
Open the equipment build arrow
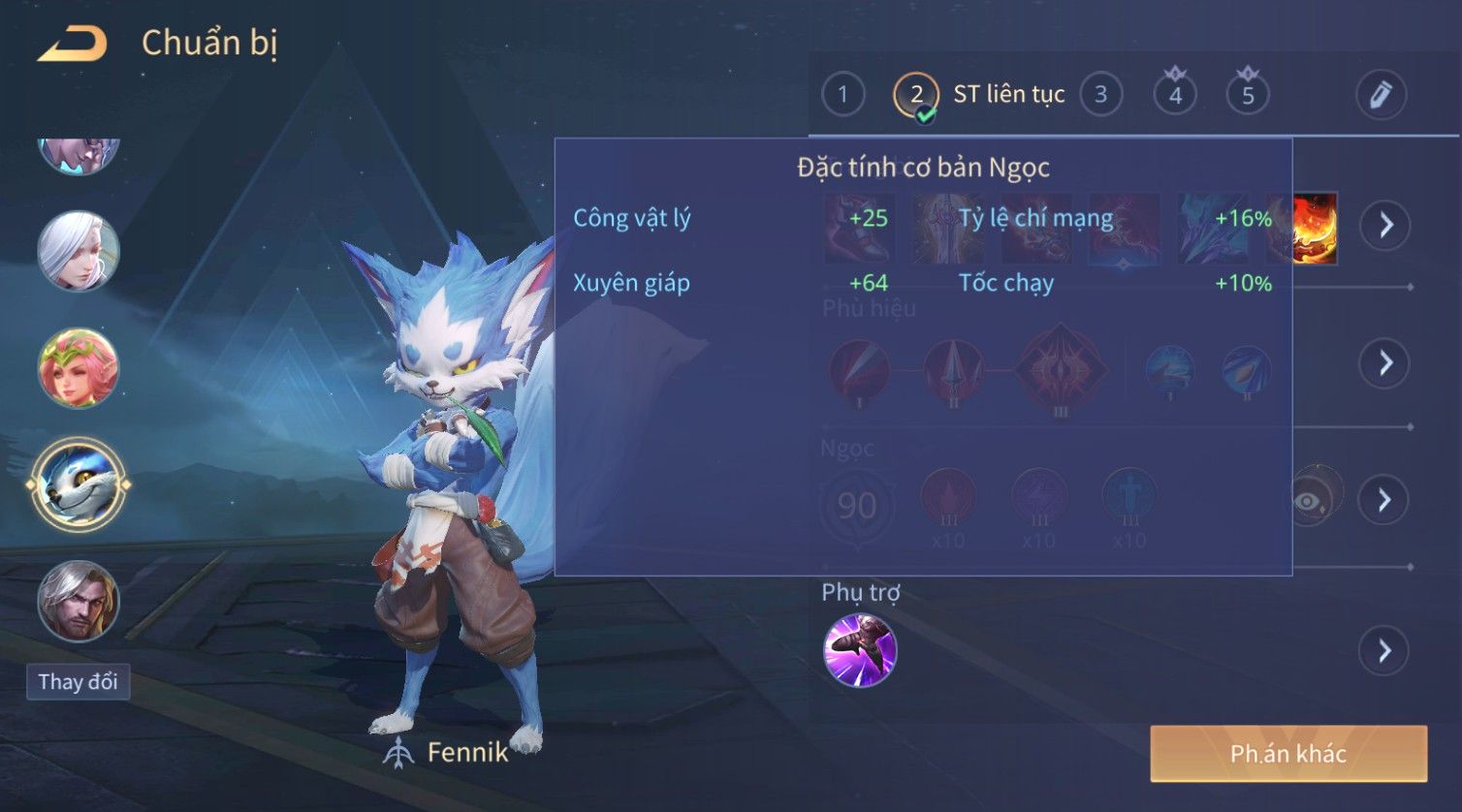(1385, 226)
